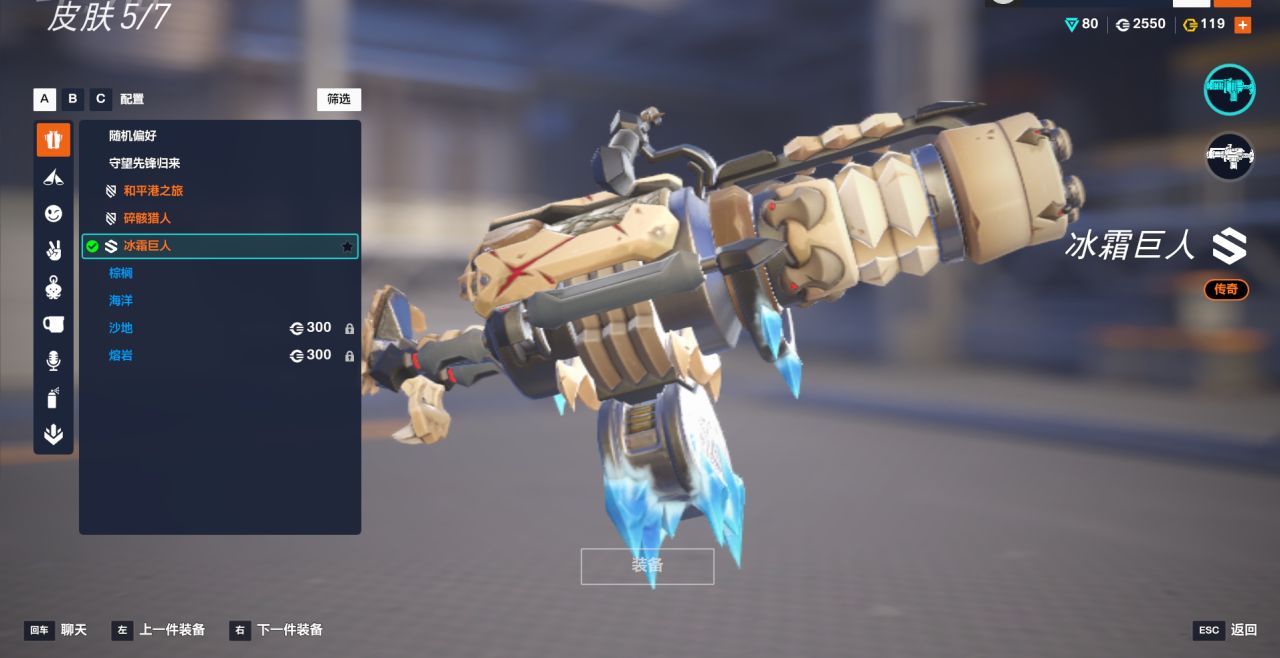Viewport: 1280px width, 658px height.
Task: Open the spray can category
Action: [x=54, y=398]
